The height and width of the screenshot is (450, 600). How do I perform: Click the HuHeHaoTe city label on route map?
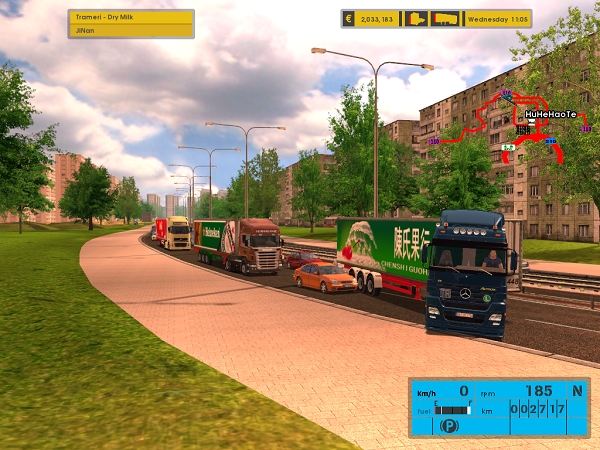click(x=550, y=114)
